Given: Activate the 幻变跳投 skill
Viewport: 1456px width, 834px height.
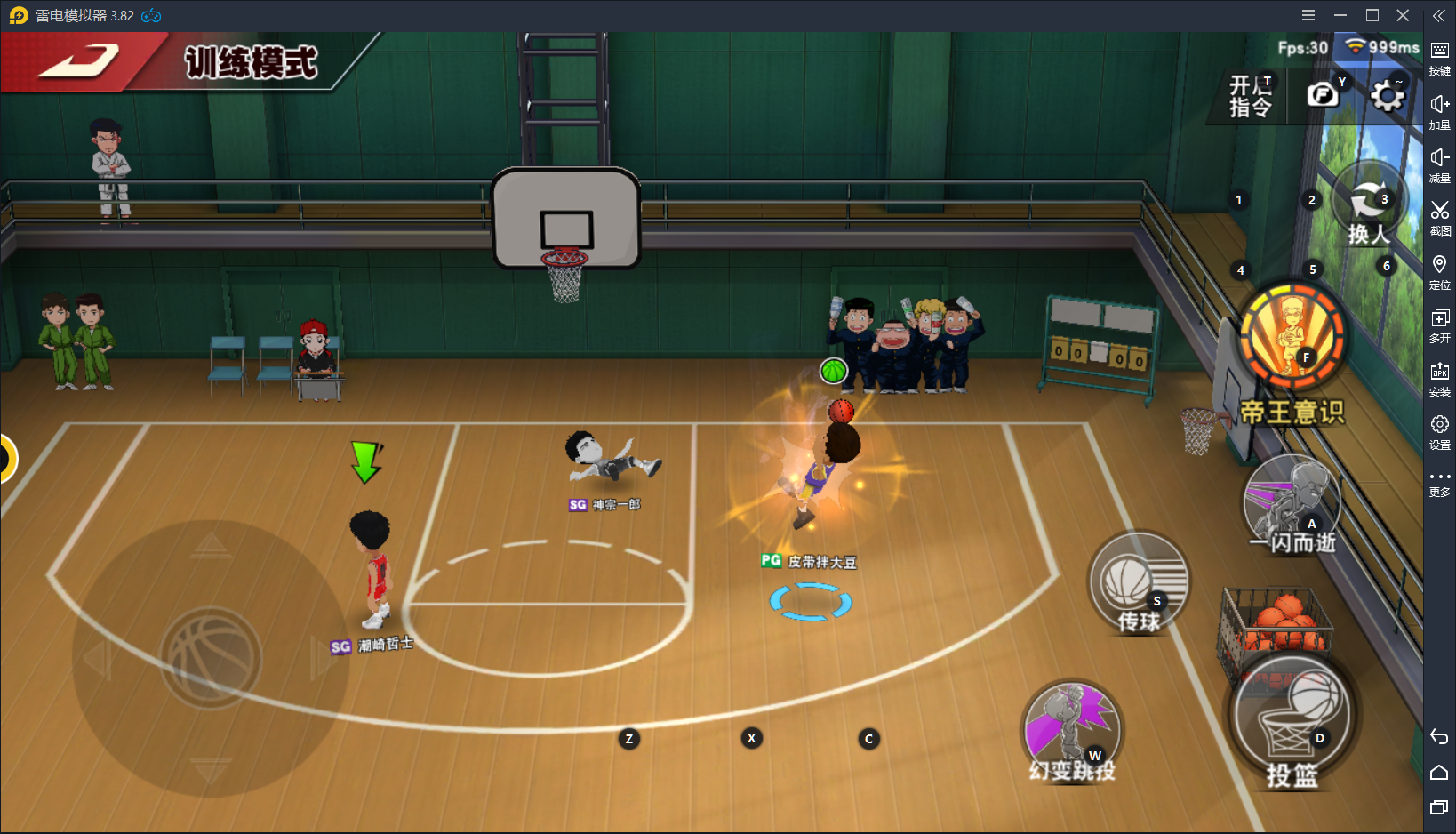Looking at the screenshot, I should pyautogui.click(x=1072, y=732).
